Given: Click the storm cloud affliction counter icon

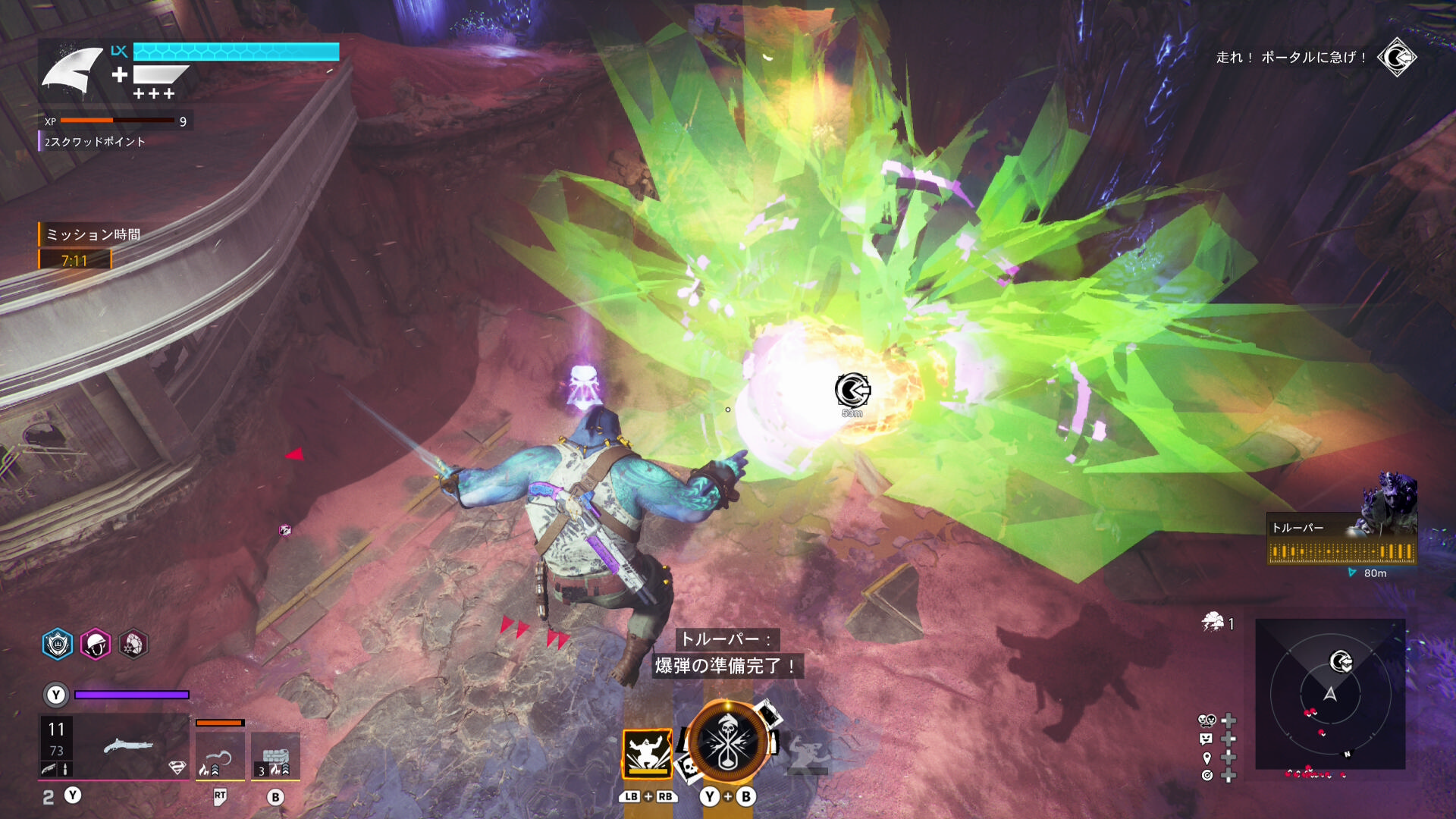Looking at the screenshot, I should click(x=1213, y=623).
